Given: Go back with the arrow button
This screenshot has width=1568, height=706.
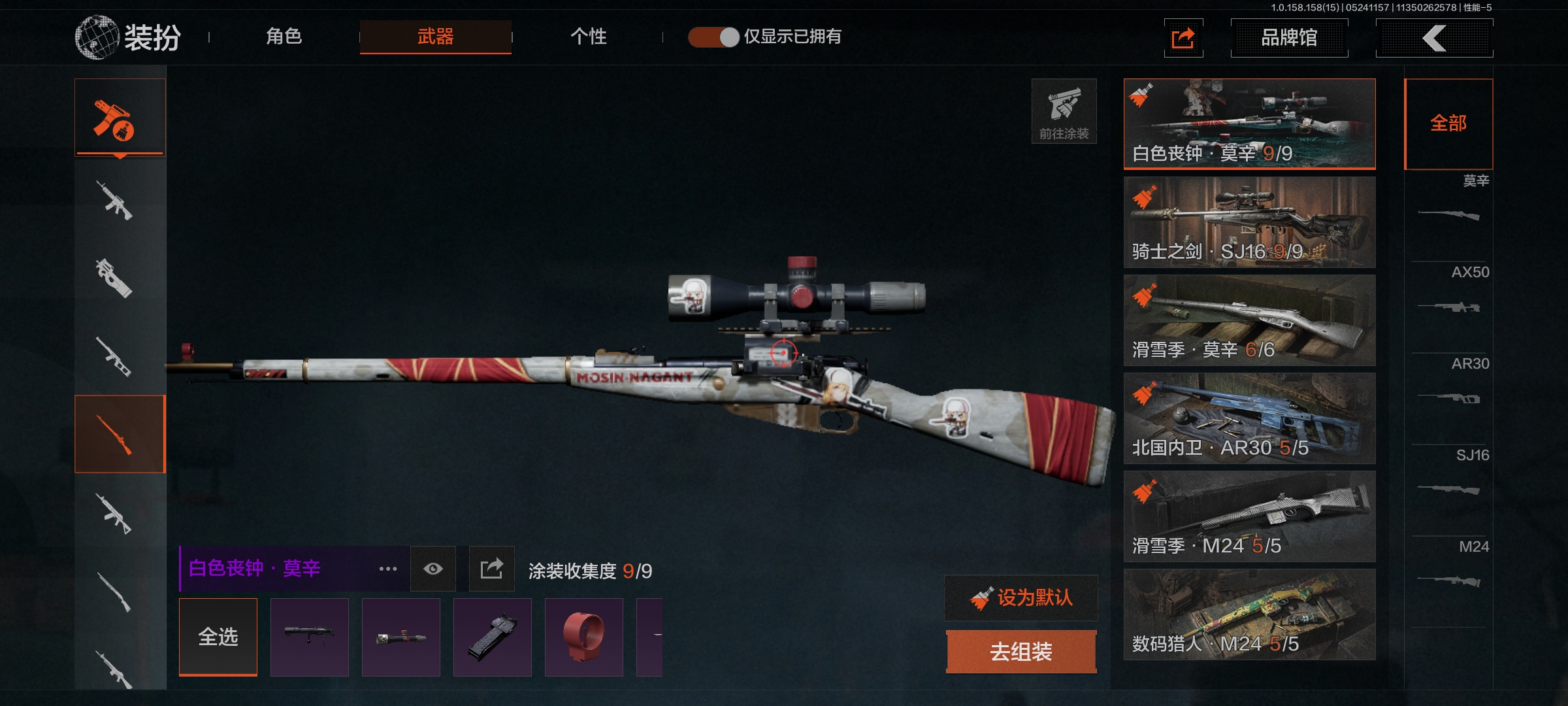Looking at the screenshot, I should pos(1434,38).
